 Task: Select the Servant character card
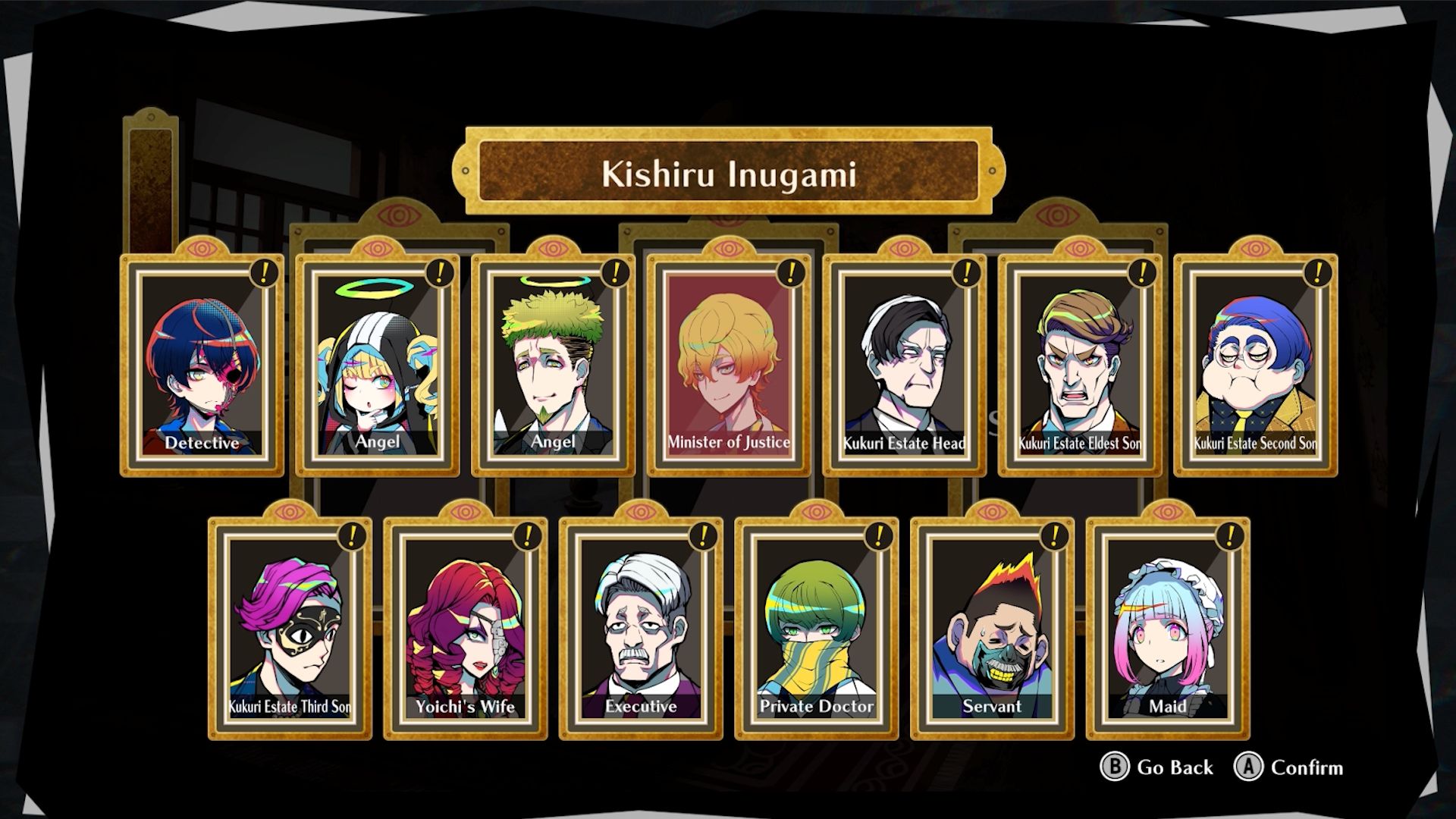pyautogui.click(x=992, y=629)
